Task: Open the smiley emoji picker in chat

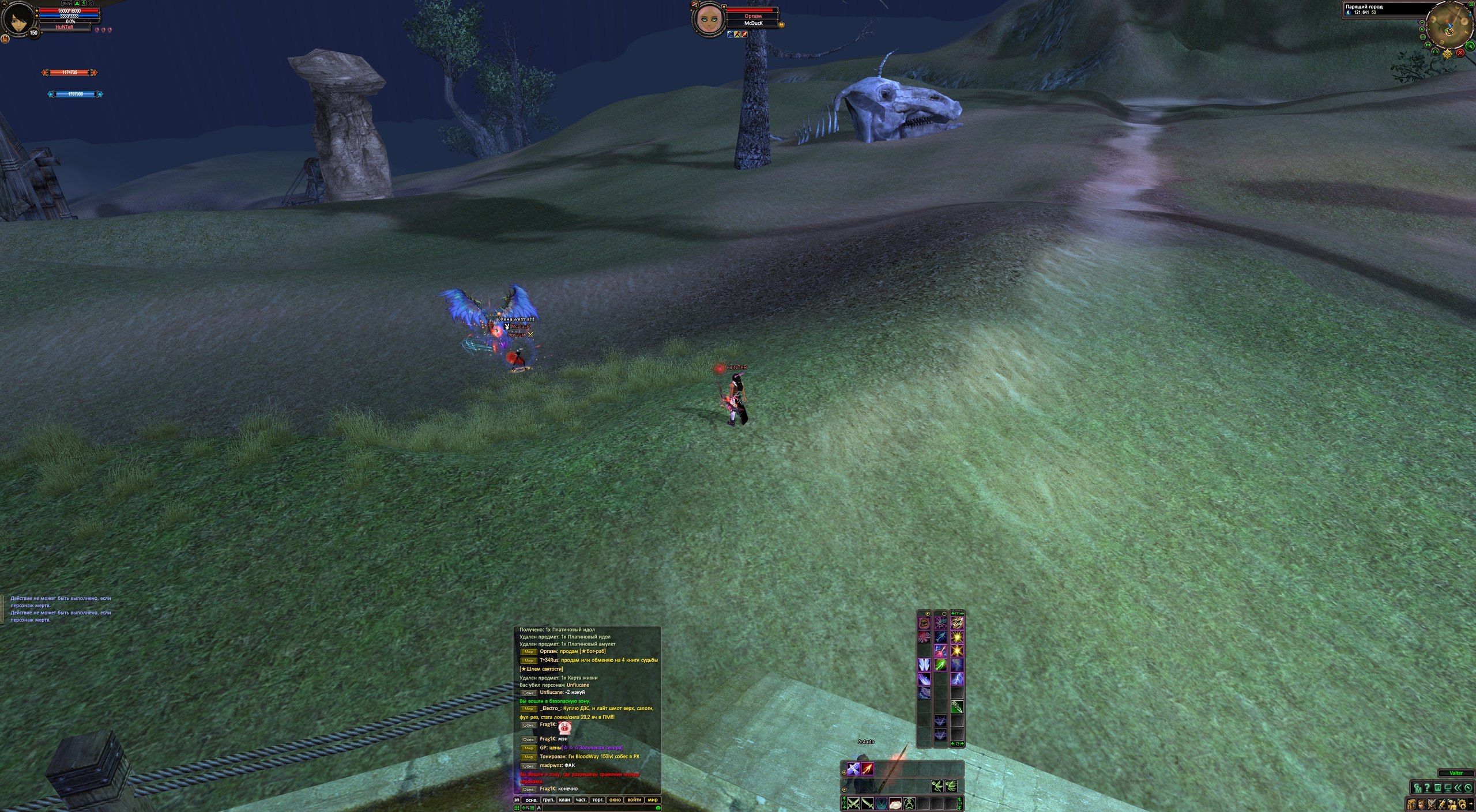Action: (658, 808)
